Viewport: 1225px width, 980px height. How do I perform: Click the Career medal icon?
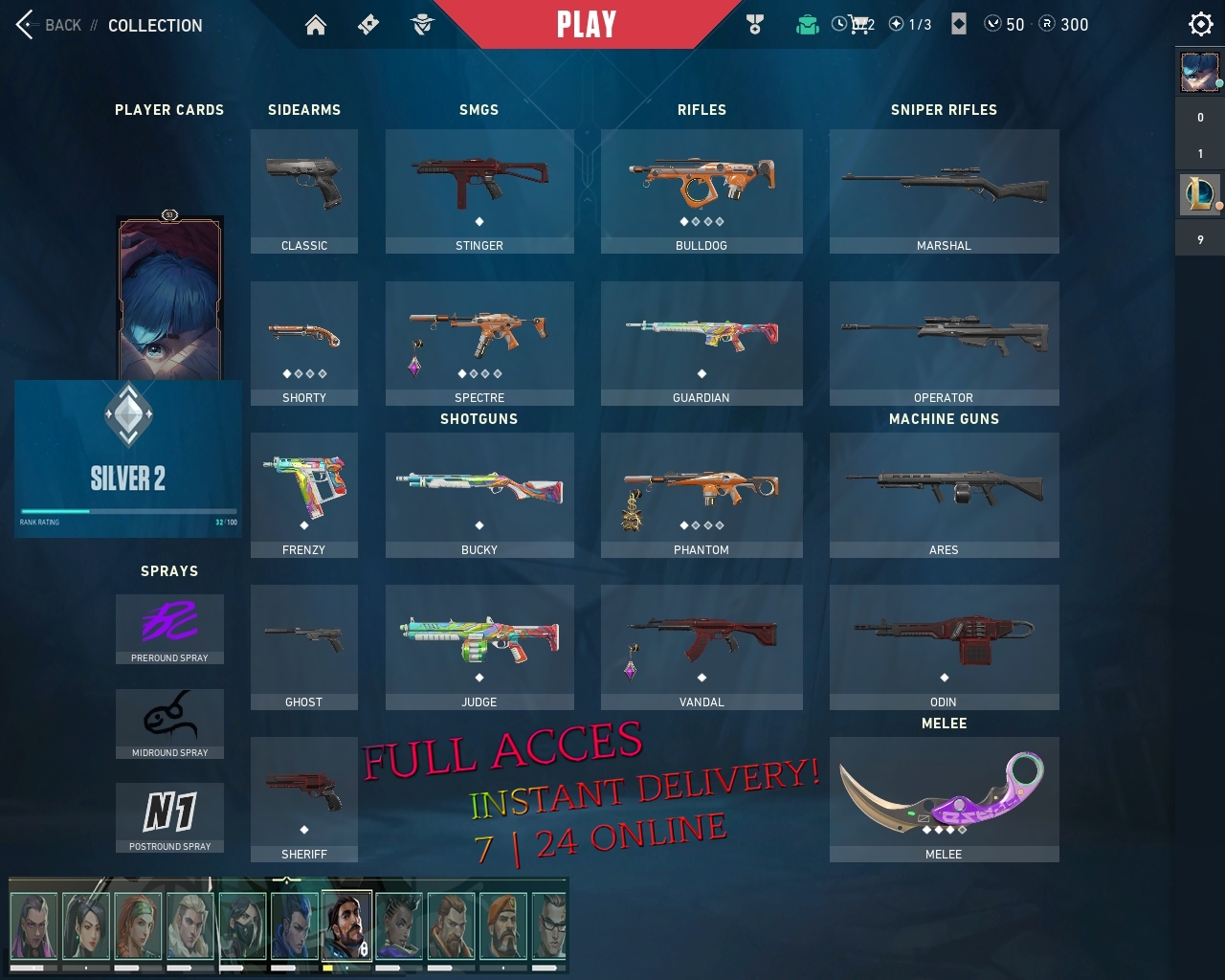pyautogui.click(x=755, y=24)
